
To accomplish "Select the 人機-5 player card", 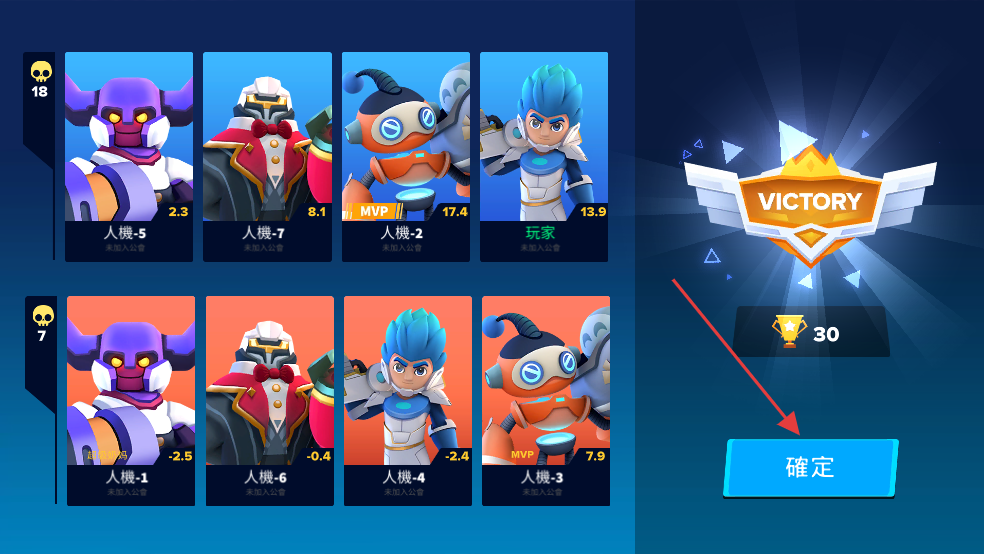I will (x=129, y=157).
